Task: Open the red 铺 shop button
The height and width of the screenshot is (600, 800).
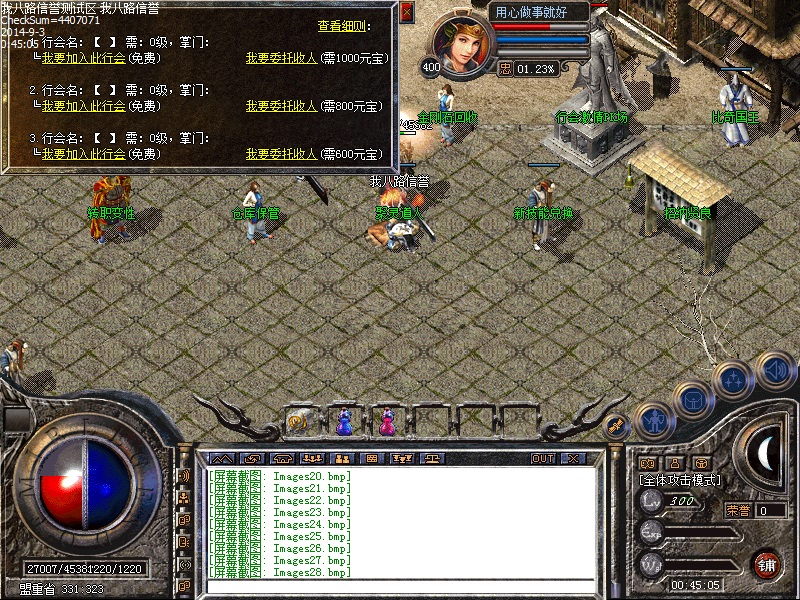Action: click(767, 563)
